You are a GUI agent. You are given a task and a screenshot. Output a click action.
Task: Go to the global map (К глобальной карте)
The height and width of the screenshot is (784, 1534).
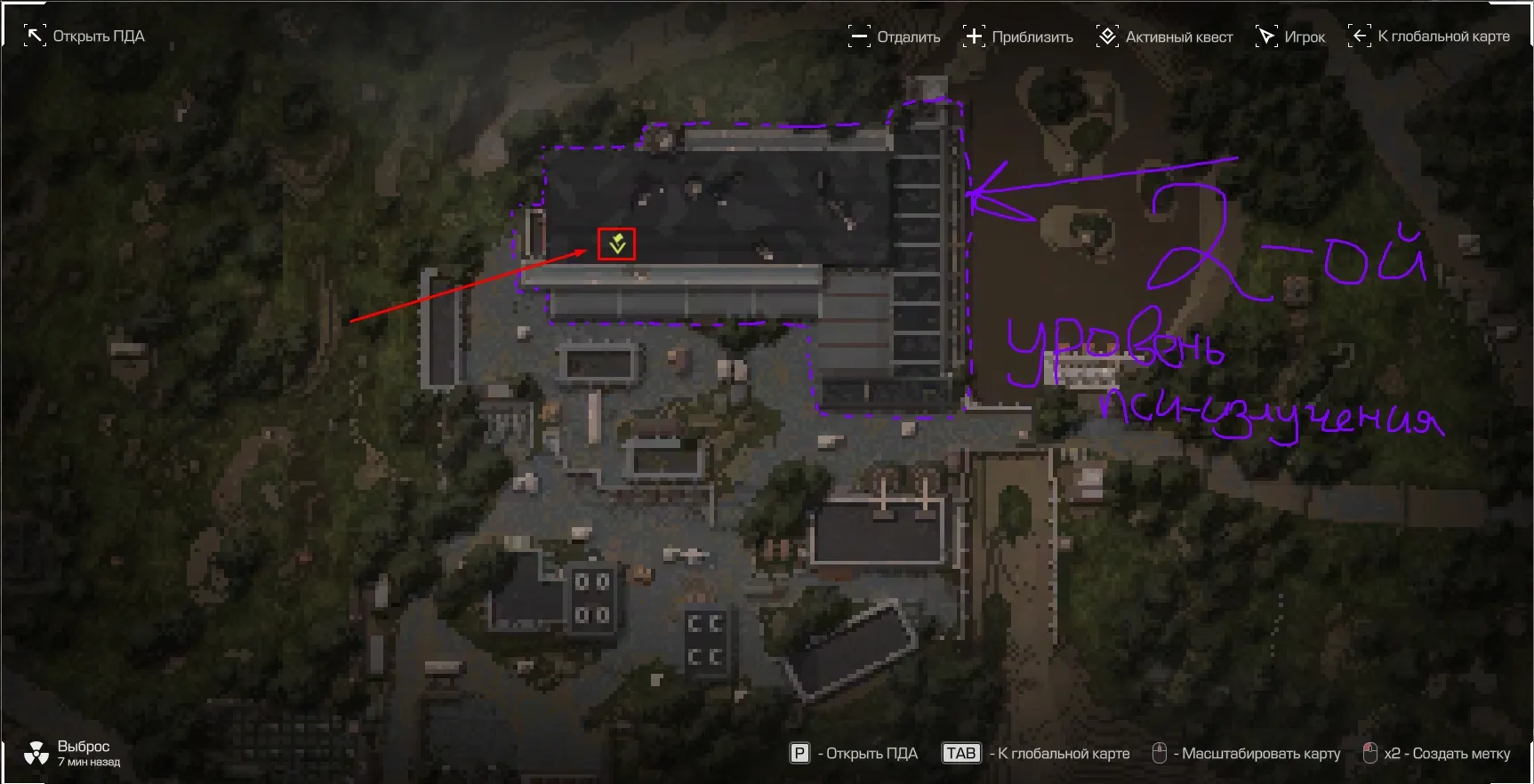pos(1430,36)
